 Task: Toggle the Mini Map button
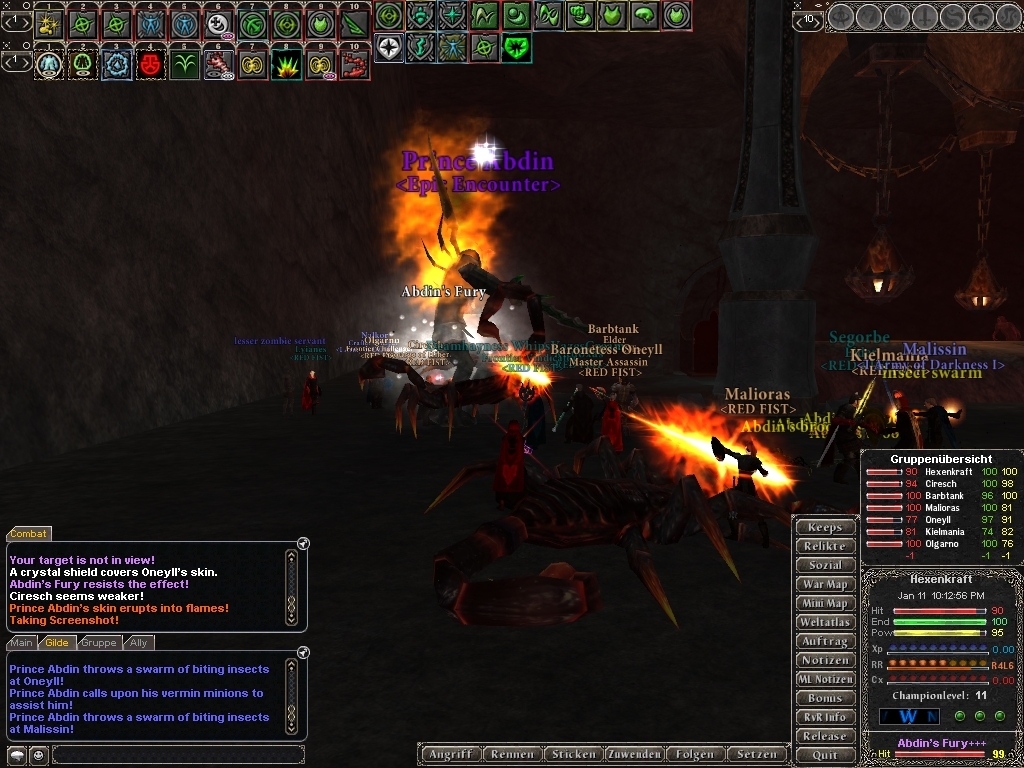pyautogui.click(x=825, y=603)
